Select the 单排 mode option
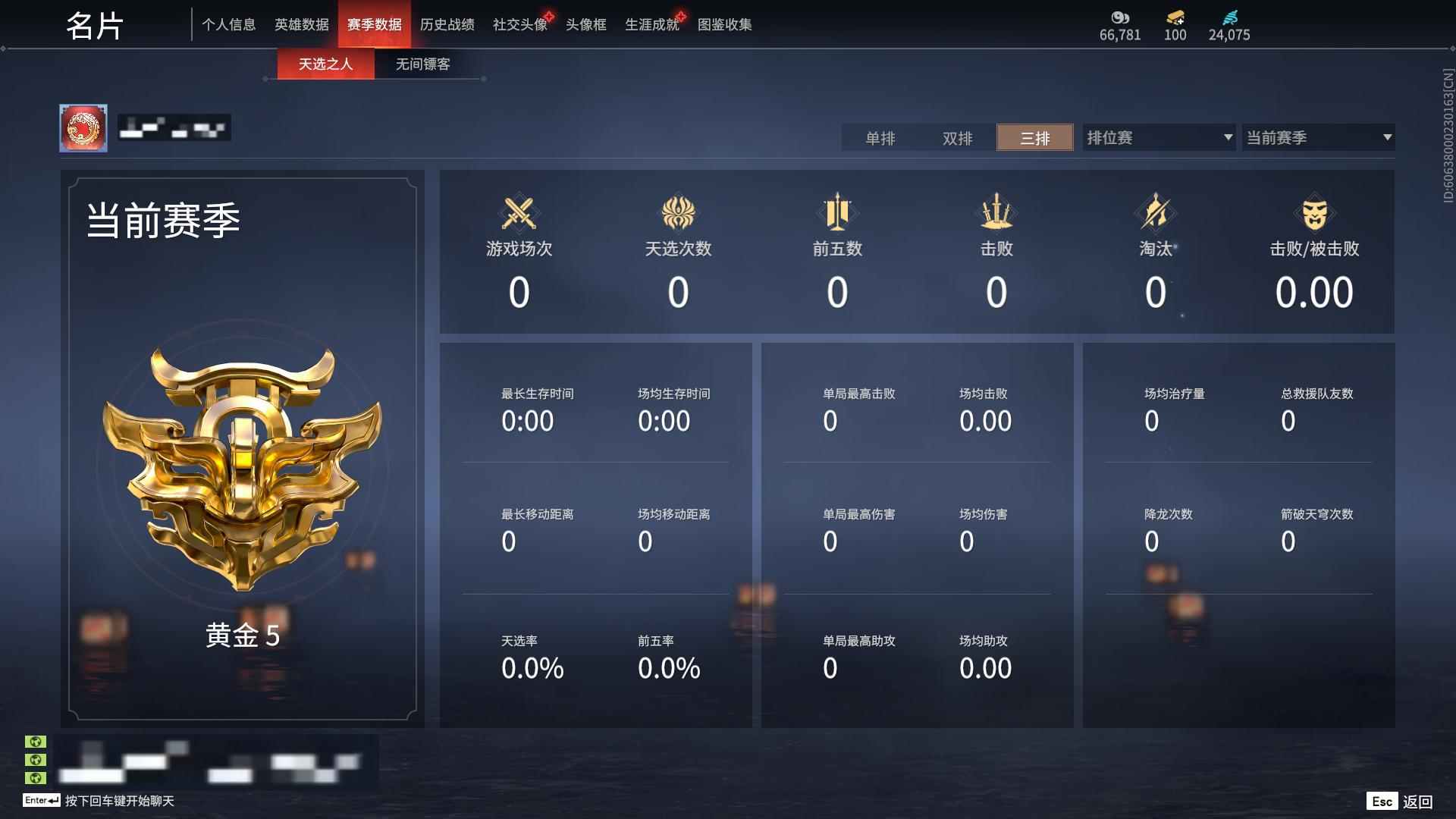The width and height of the screenshot is (1456, 819). [x=881, y=138]
